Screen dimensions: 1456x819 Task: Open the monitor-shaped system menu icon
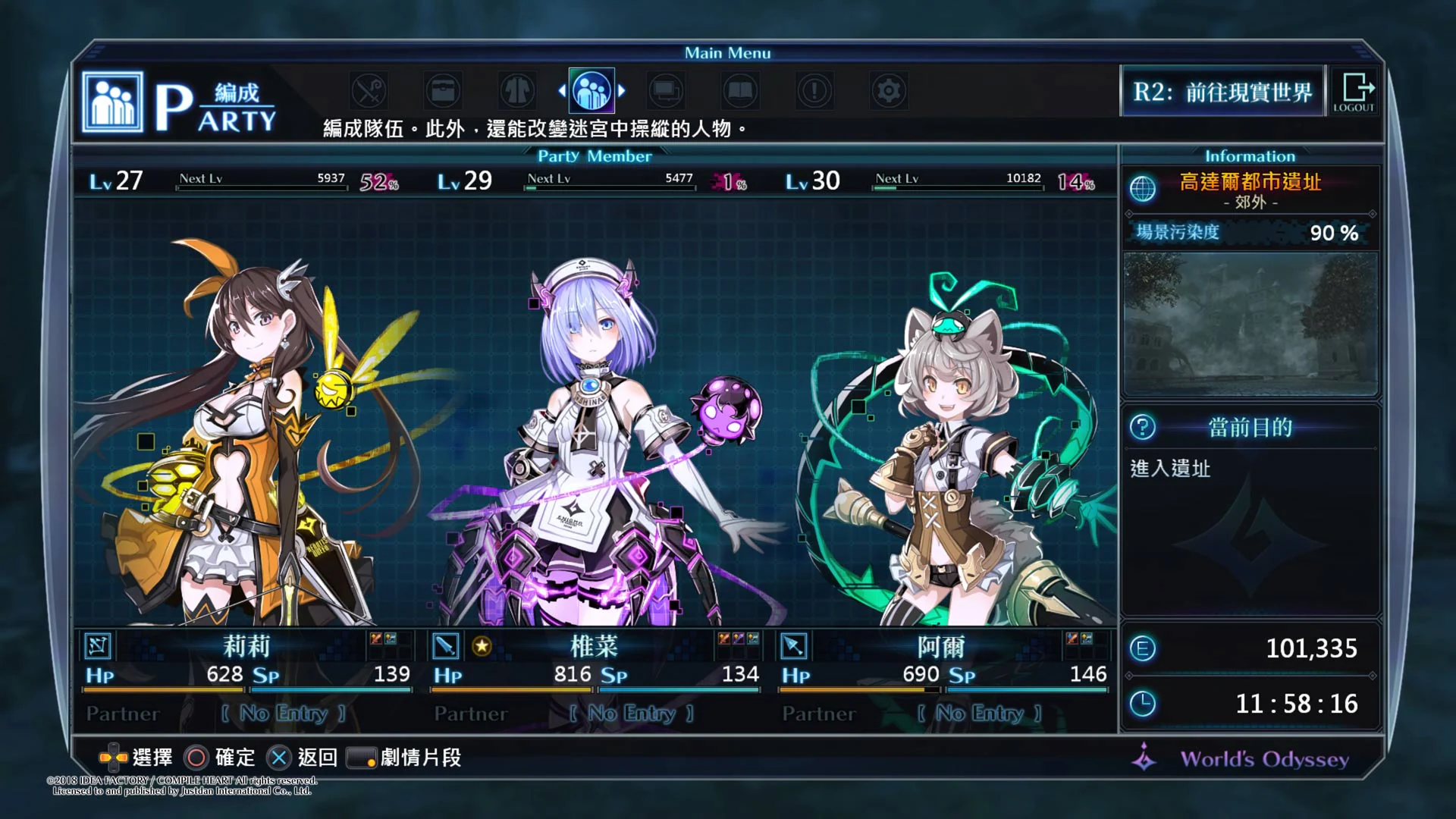click(665, 89)
